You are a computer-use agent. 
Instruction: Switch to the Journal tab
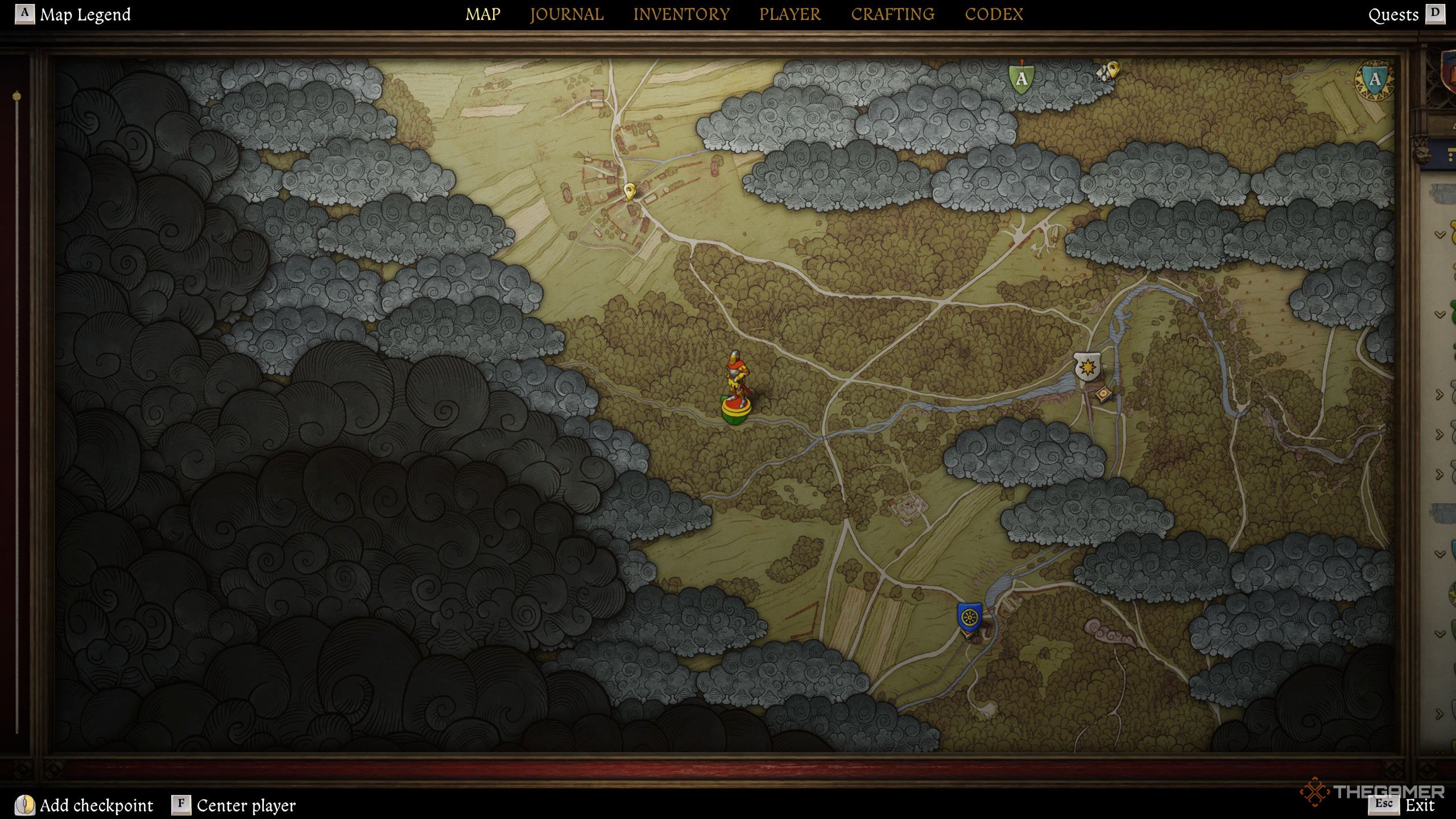[x=566, y=14]
